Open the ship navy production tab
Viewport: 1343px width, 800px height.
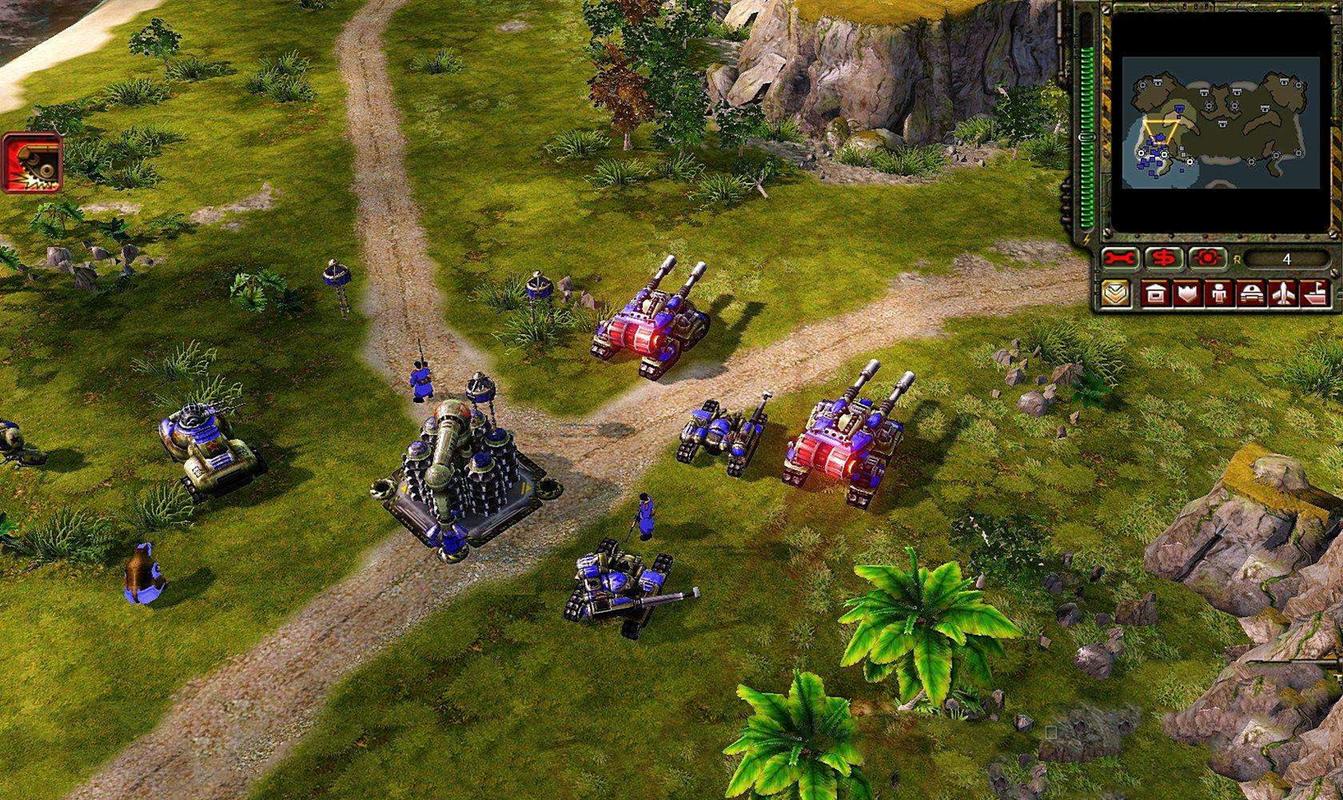coord(1313,294)
